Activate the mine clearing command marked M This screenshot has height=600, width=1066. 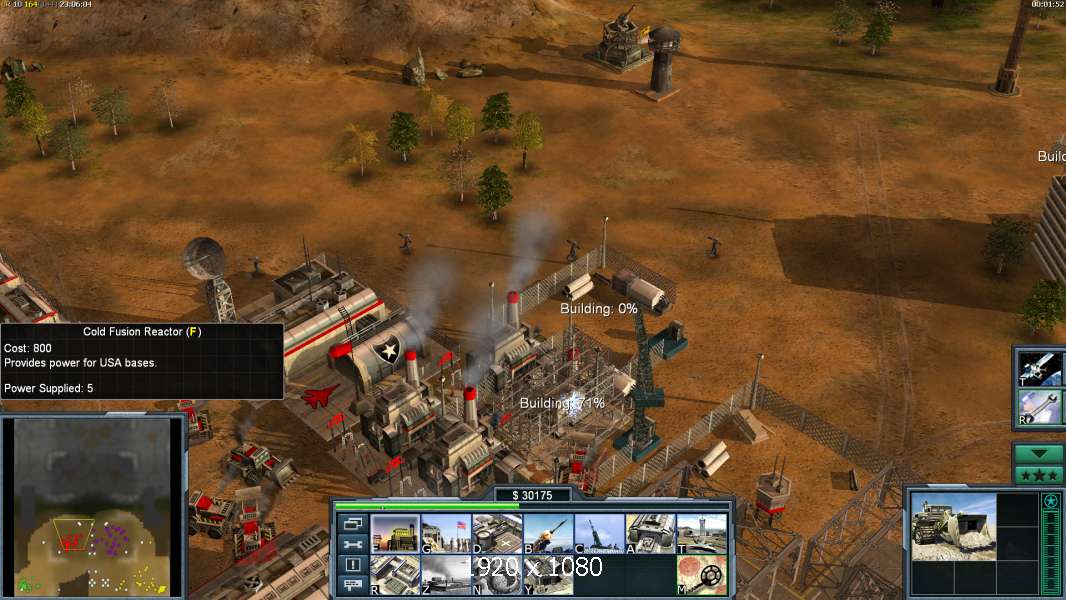(x=701, y=575)
